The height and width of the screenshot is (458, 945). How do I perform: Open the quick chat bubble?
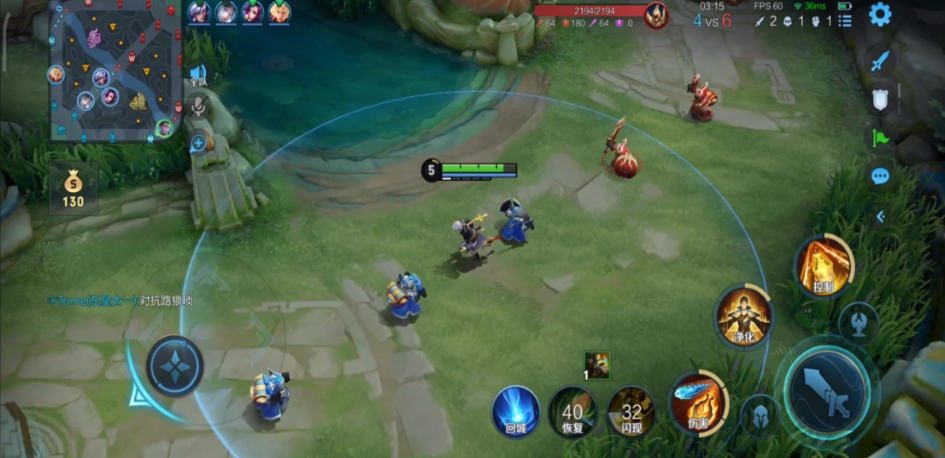click(880, 176)
